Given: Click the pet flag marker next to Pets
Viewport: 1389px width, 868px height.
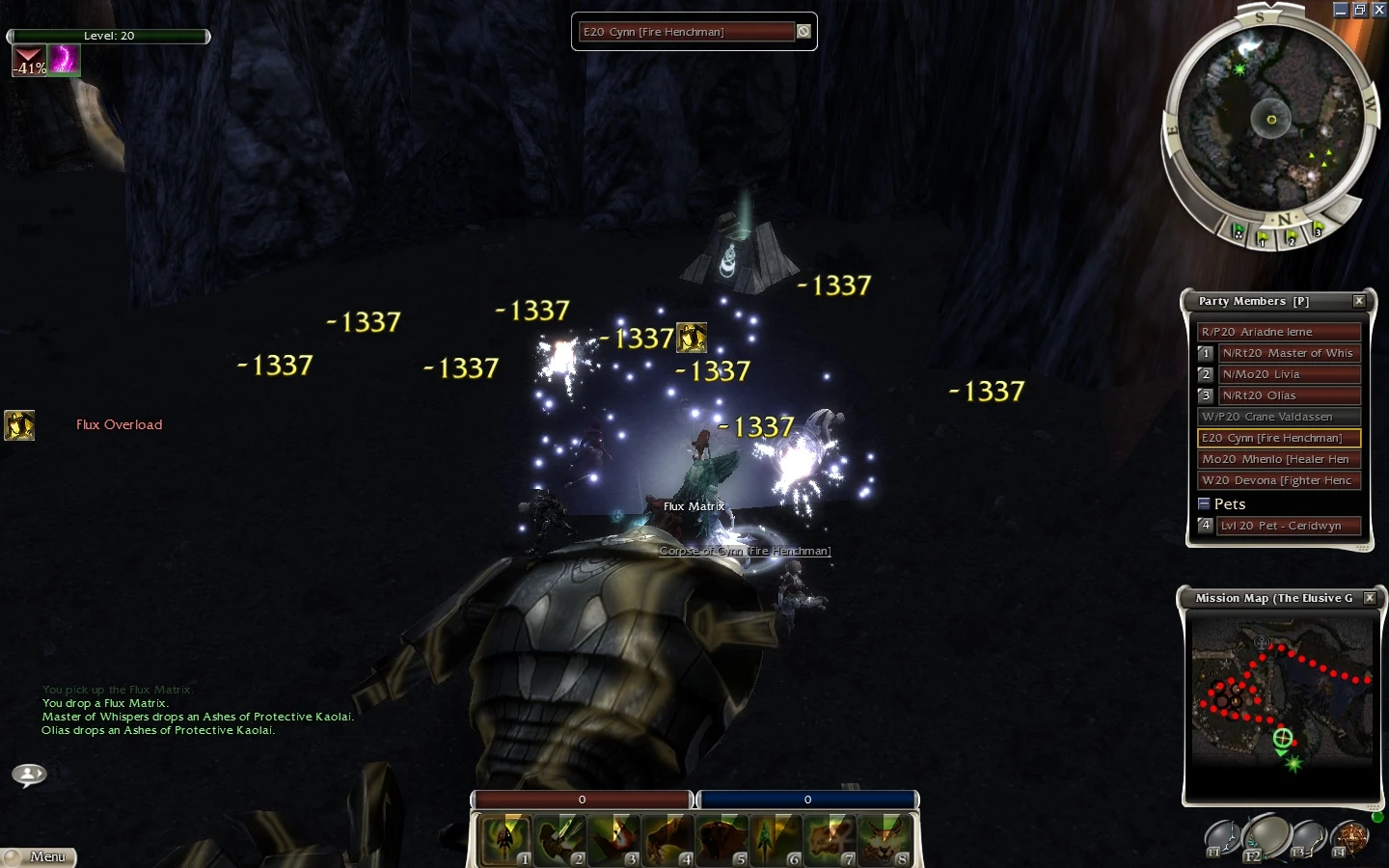Looking at the screenshot, I should click(1205, 526).
